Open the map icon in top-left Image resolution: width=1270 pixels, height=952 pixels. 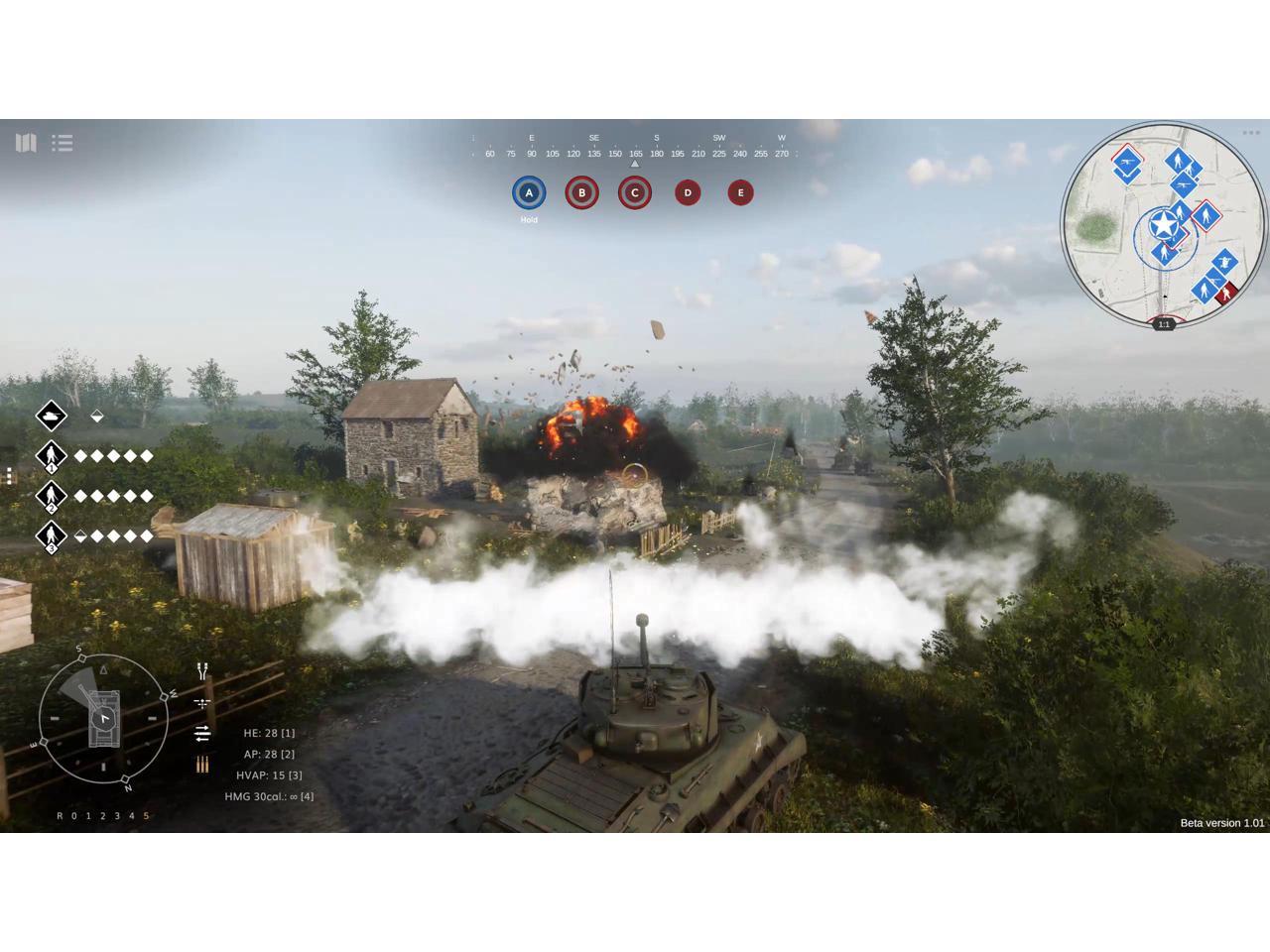click(x=26, y=143)
